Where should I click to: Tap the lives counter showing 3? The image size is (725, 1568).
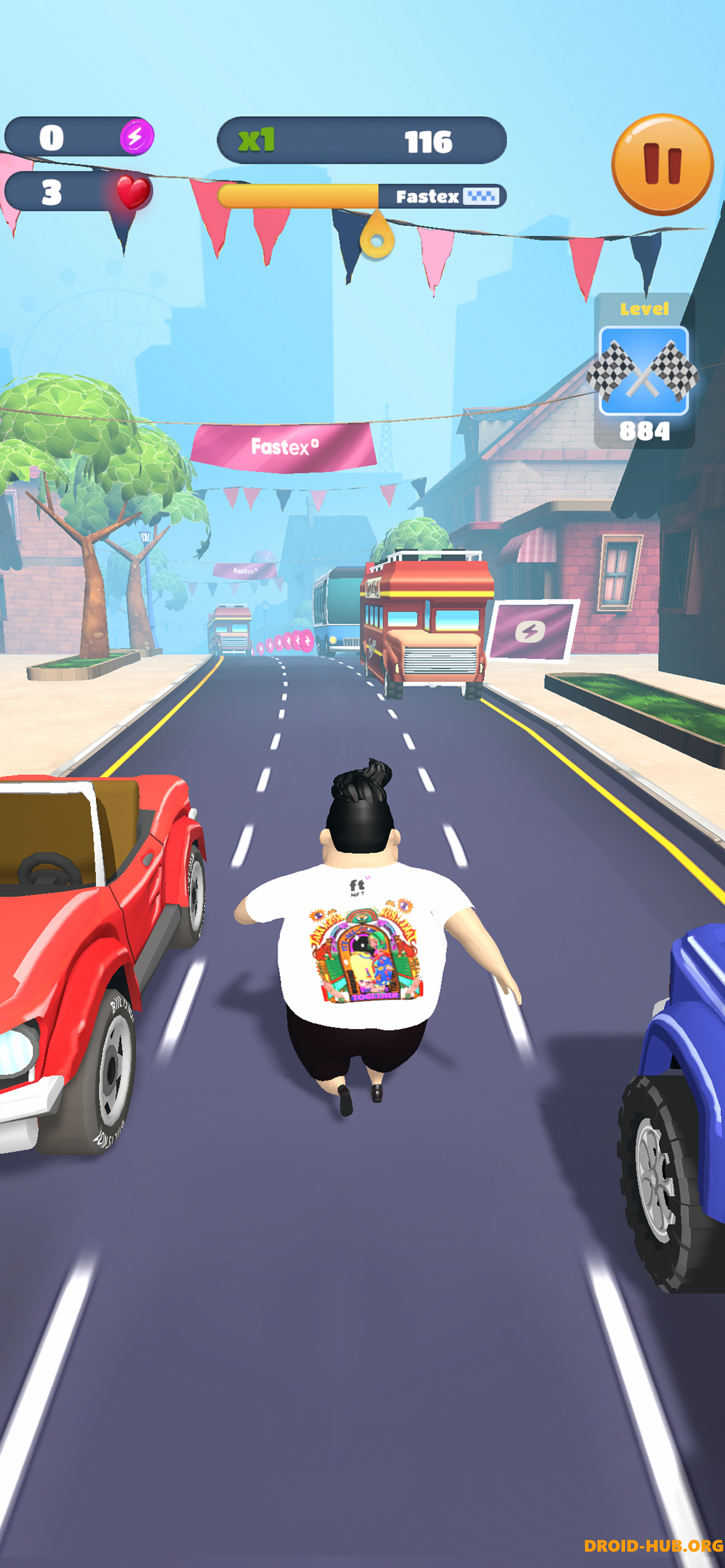coord(52,194)
